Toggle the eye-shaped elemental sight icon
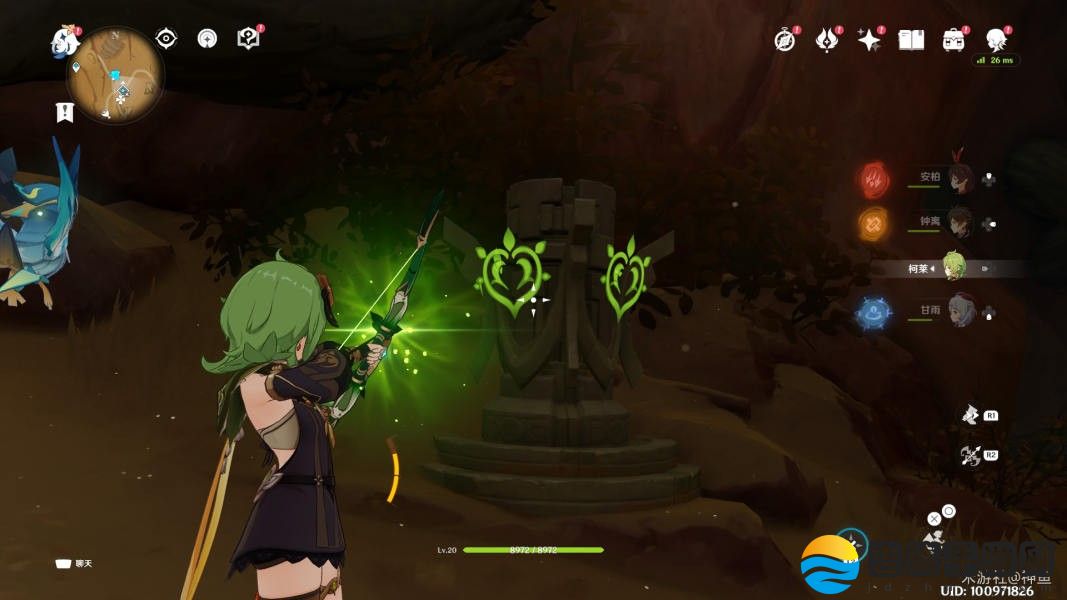The width and height of the screenshot is (1067, 600). [166, 39]
